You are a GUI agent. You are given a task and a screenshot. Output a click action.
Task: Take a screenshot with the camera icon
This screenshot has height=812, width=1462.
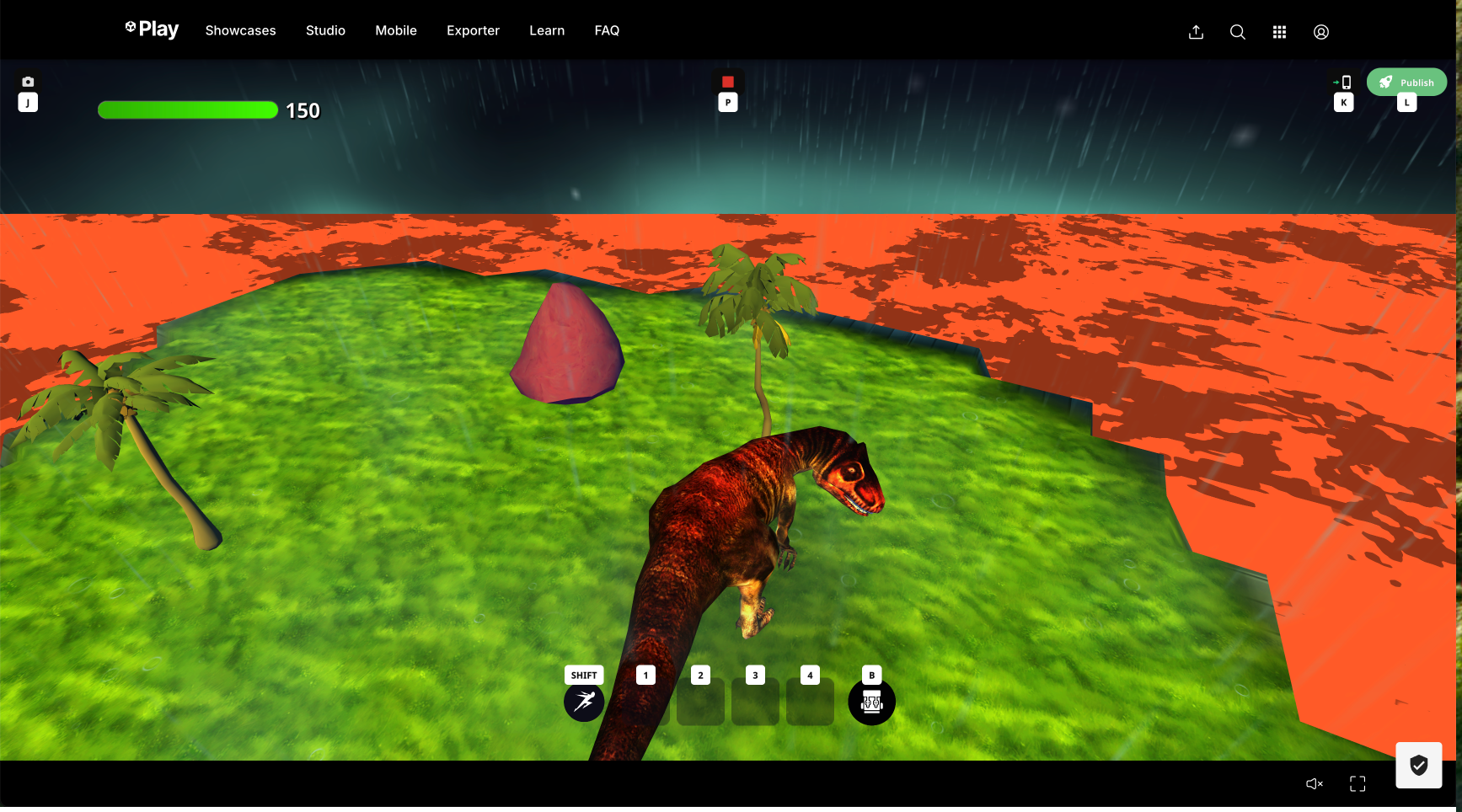tap(28, 82)
